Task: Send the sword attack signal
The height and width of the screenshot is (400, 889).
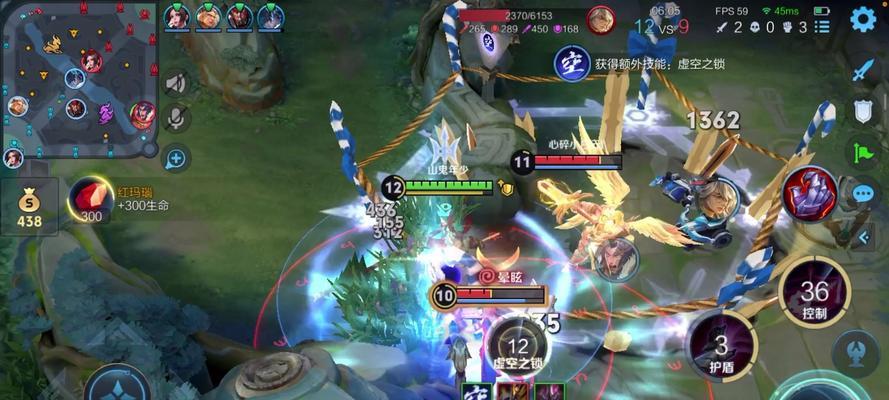Action: coord(863,70)
